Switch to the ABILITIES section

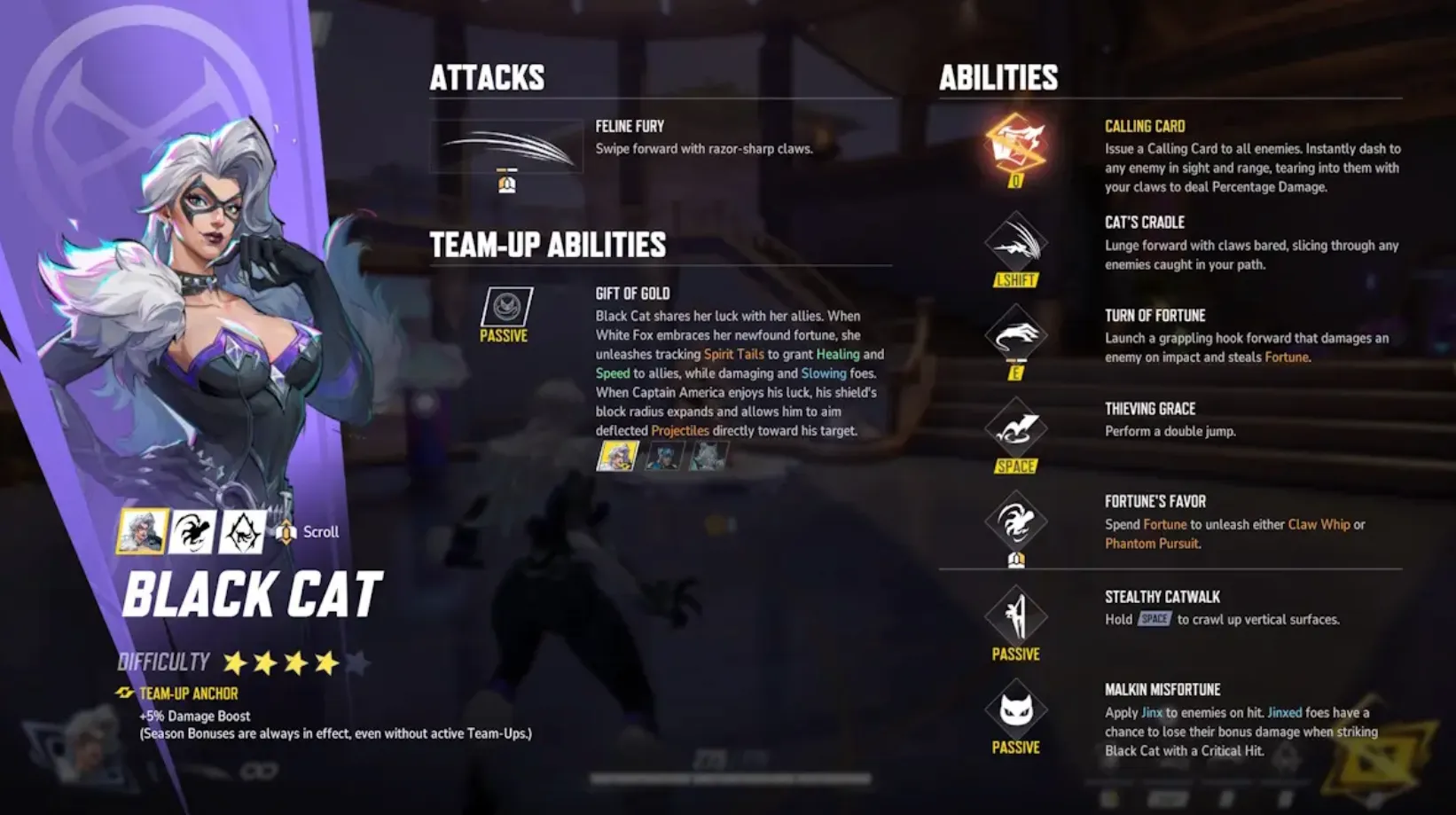pos(998,77)
